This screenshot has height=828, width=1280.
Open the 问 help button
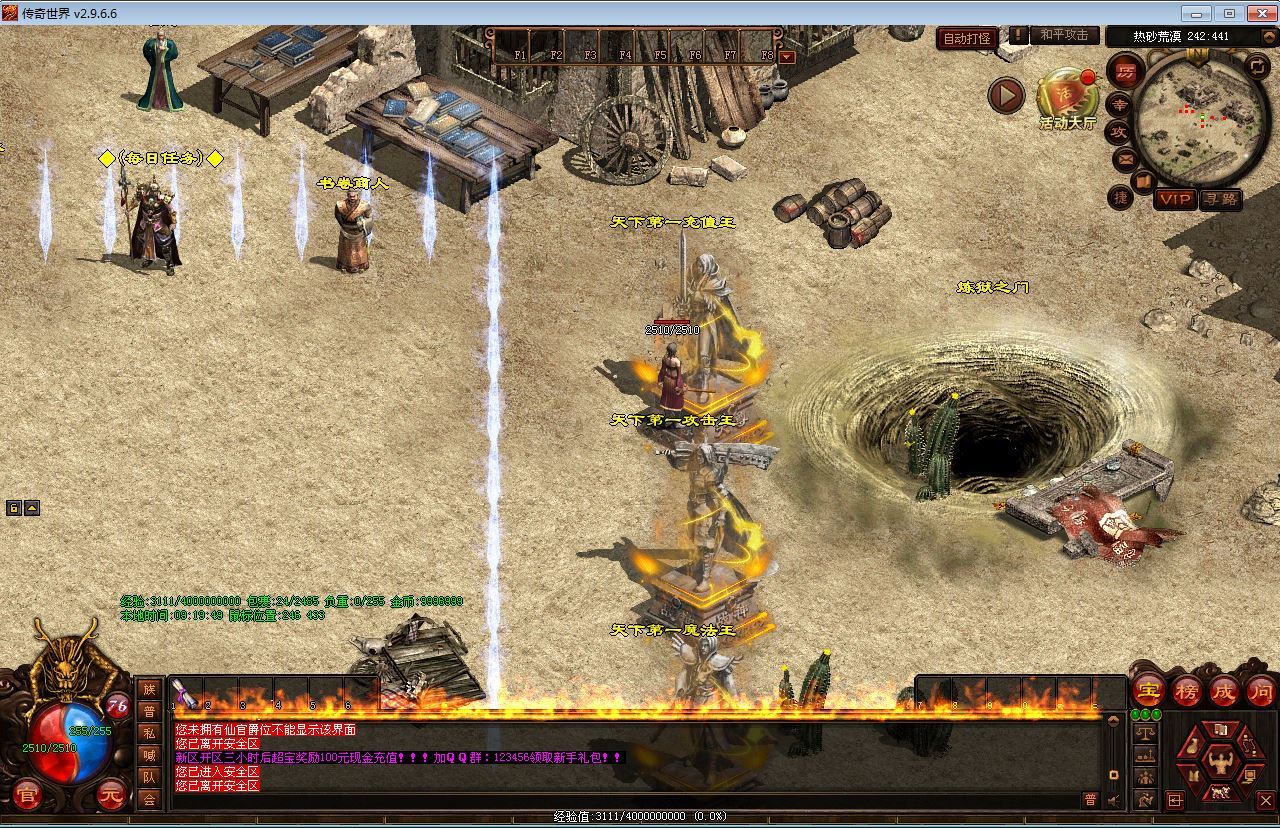pos(1261,690)
